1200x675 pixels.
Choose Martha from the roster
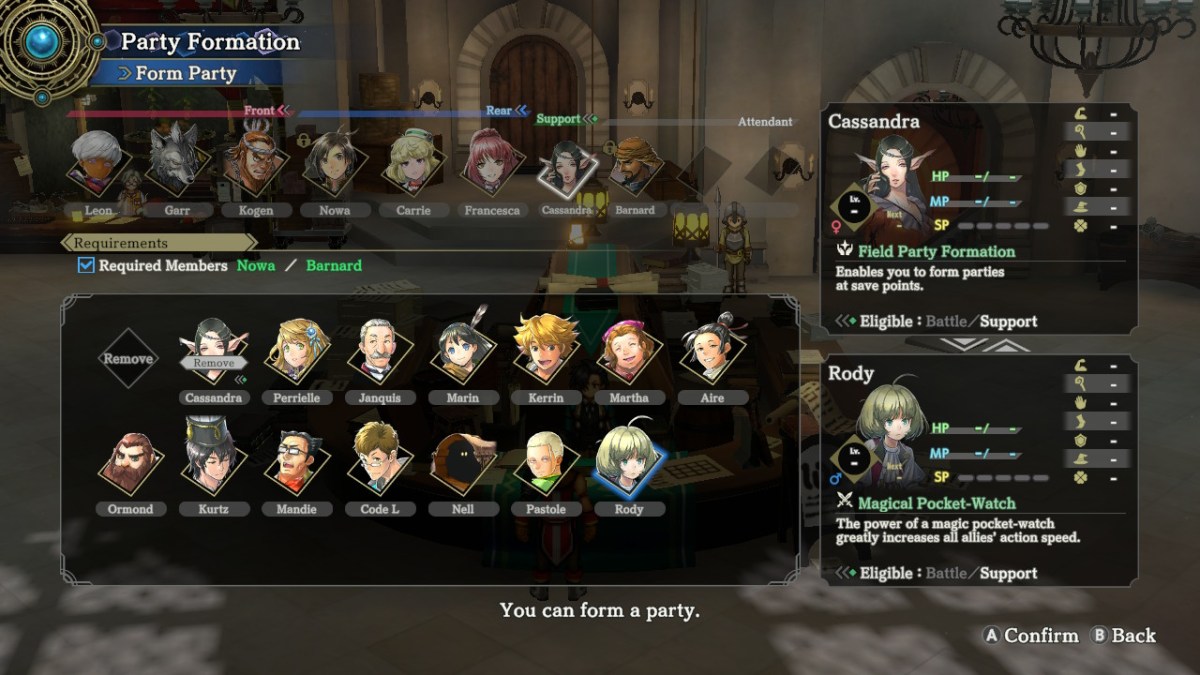pyautogui.click(x=629, y=352)
